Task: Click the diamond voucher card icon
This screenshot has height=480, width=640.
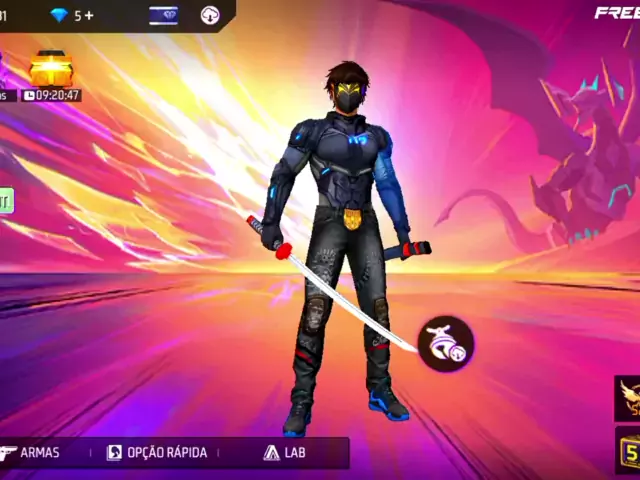Action: point(164,15)
